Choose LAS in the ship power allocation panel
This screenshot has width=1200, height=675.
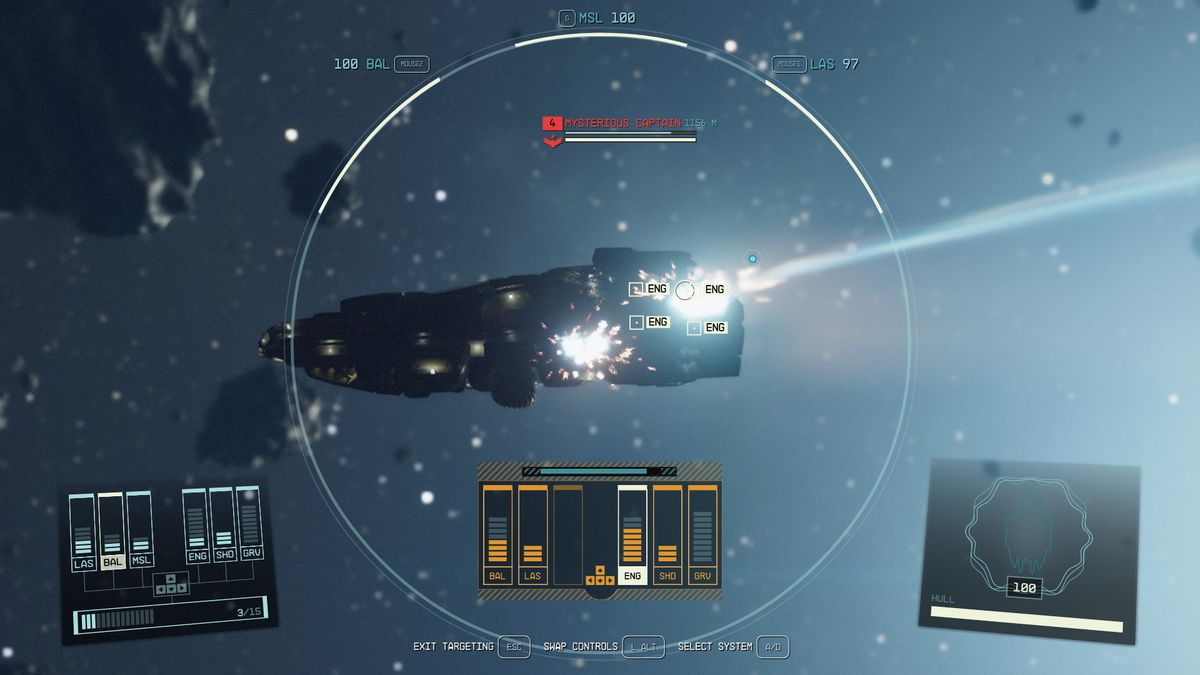coord(83,563)
